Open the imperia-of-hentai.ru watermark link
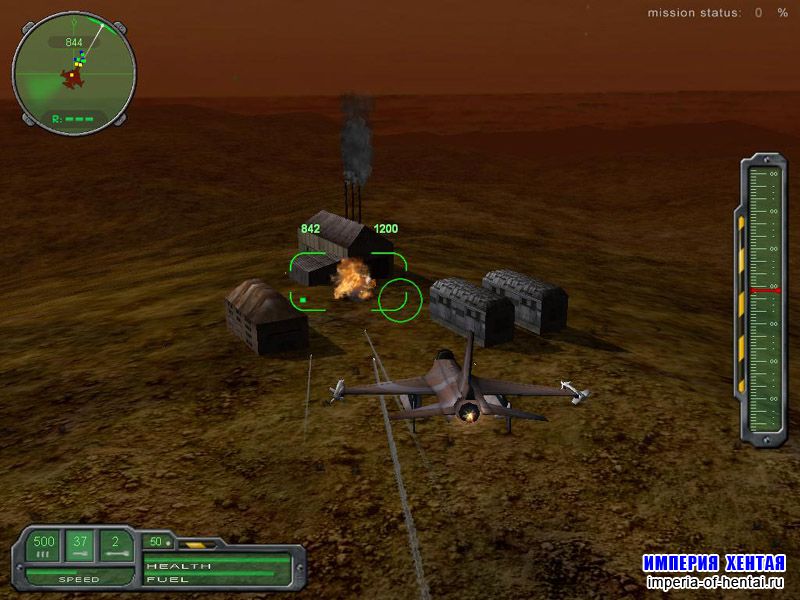800x600 pixels. (x=715, y=581)
